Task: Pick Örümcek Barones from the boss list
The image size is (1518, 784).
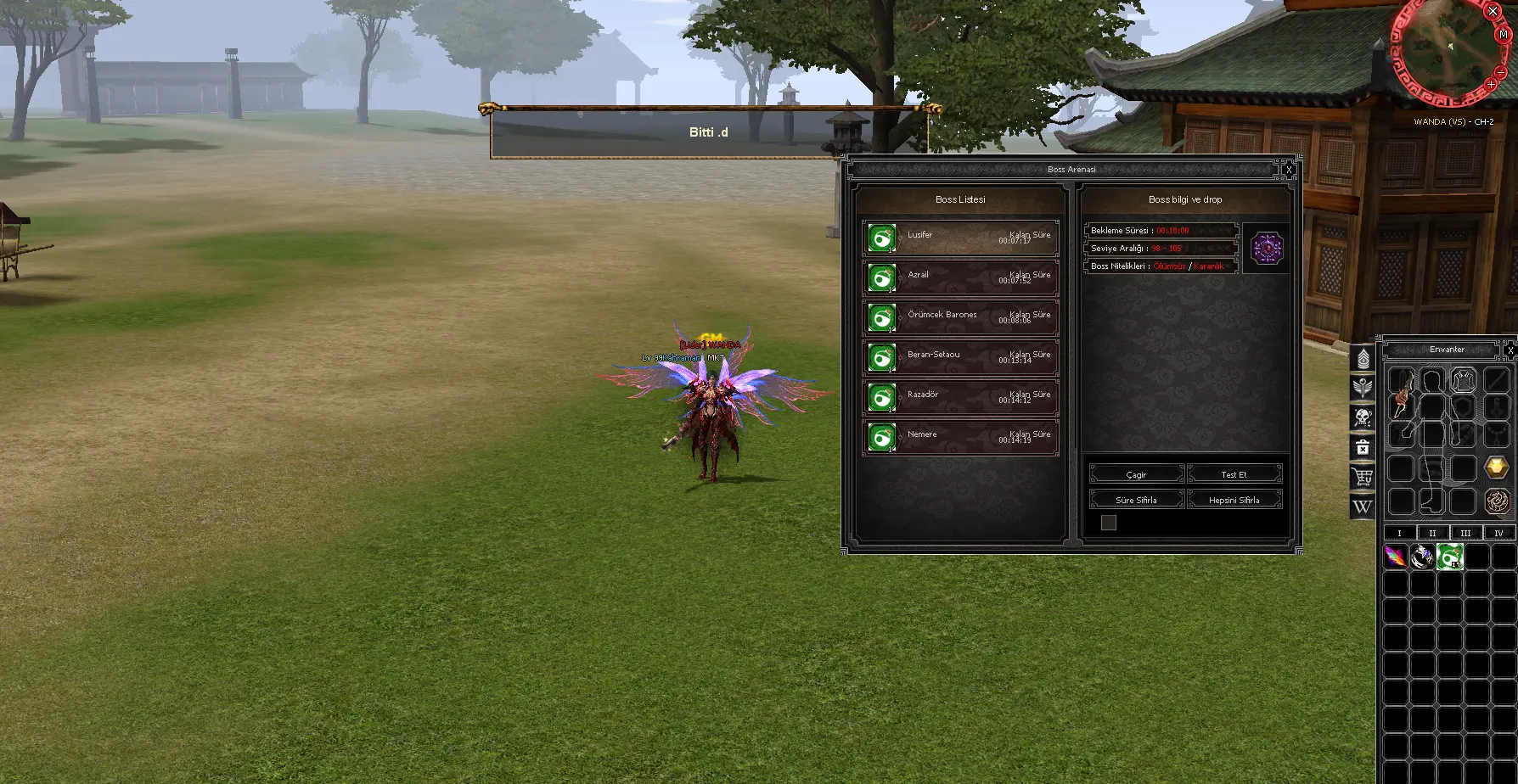Action: [x=960, y=318]
